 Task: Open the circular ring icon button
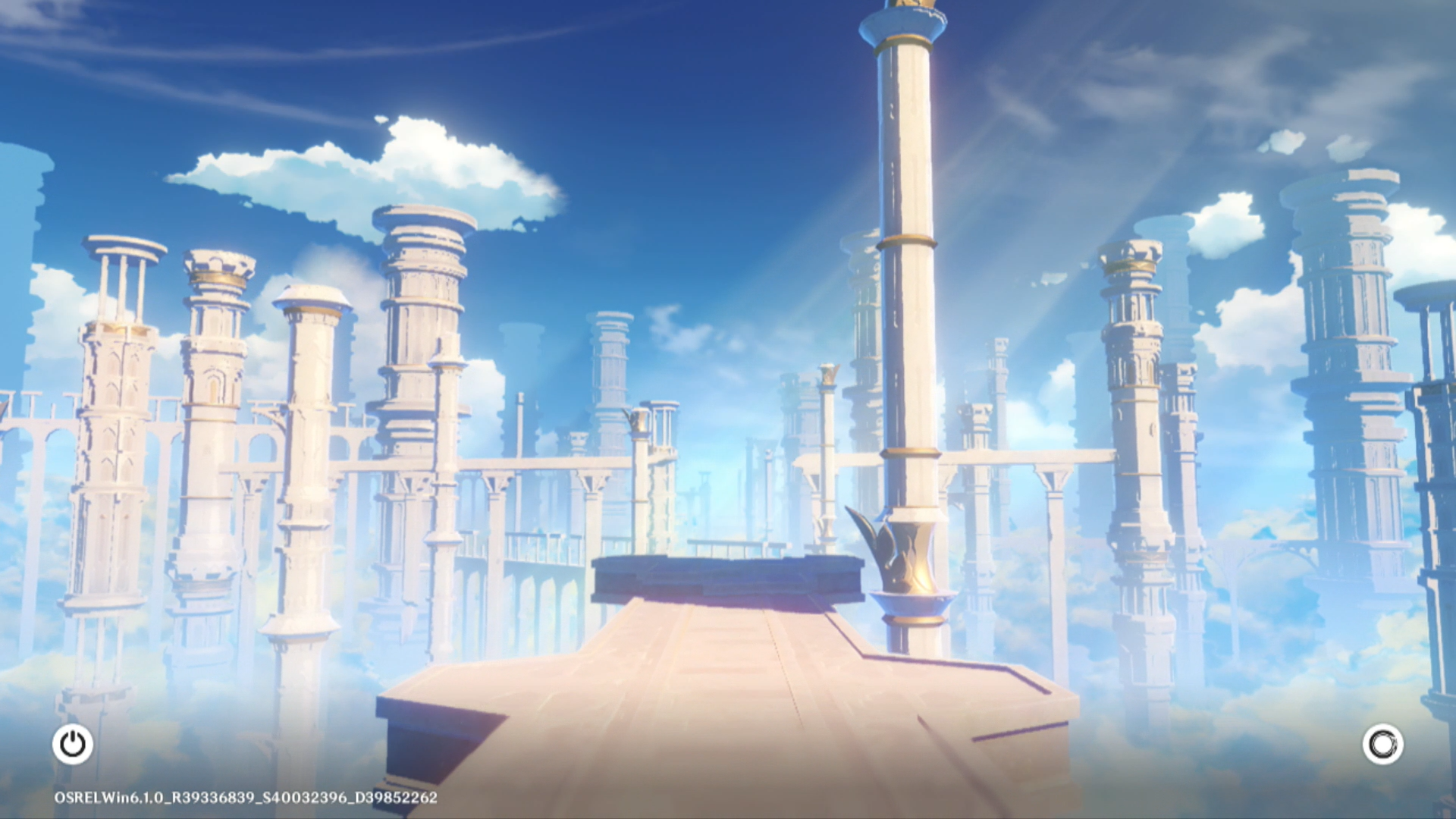pyautogui.click(x=1382, y=744)
